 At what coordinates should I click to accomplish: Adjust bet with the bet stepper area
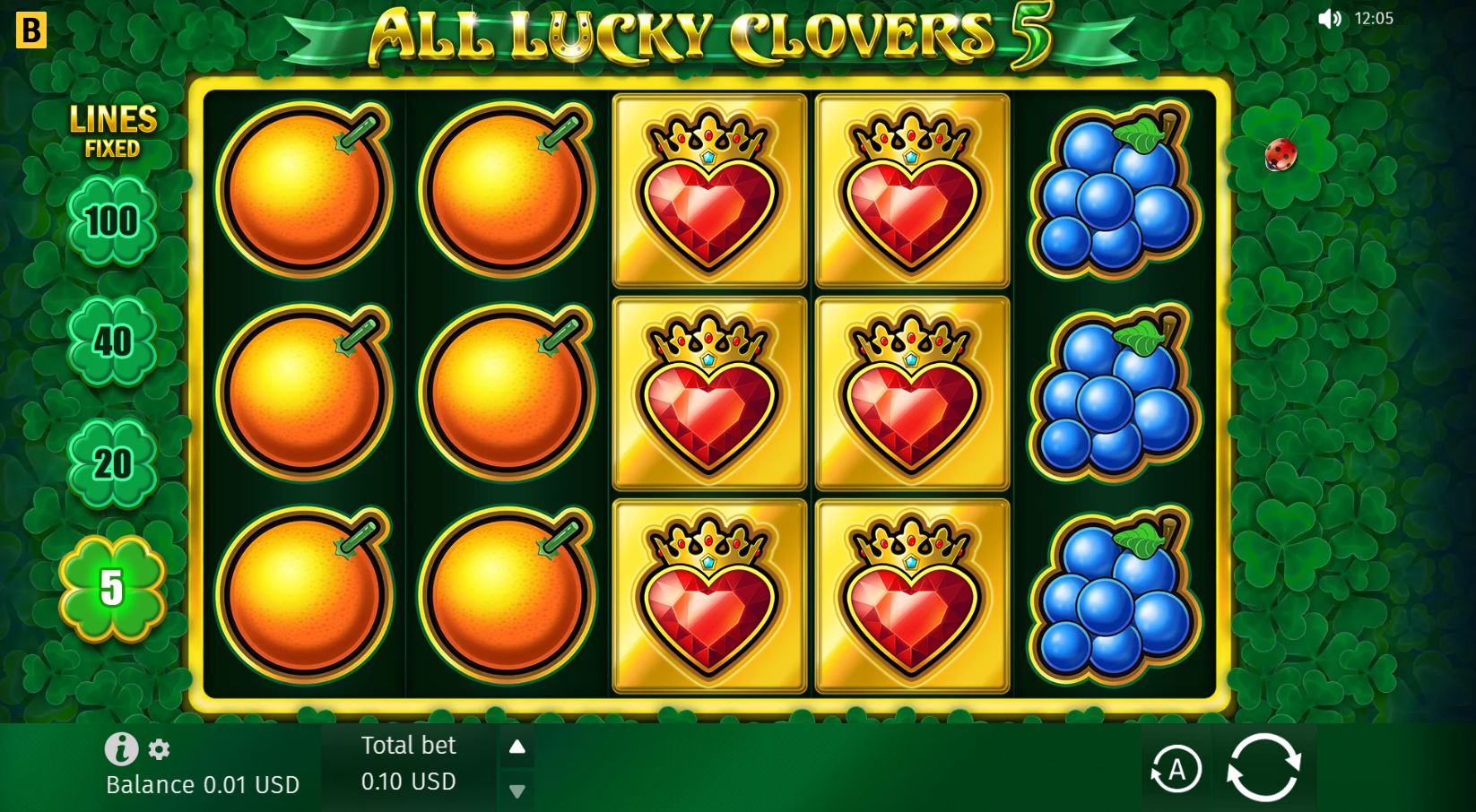click(517, 768)
